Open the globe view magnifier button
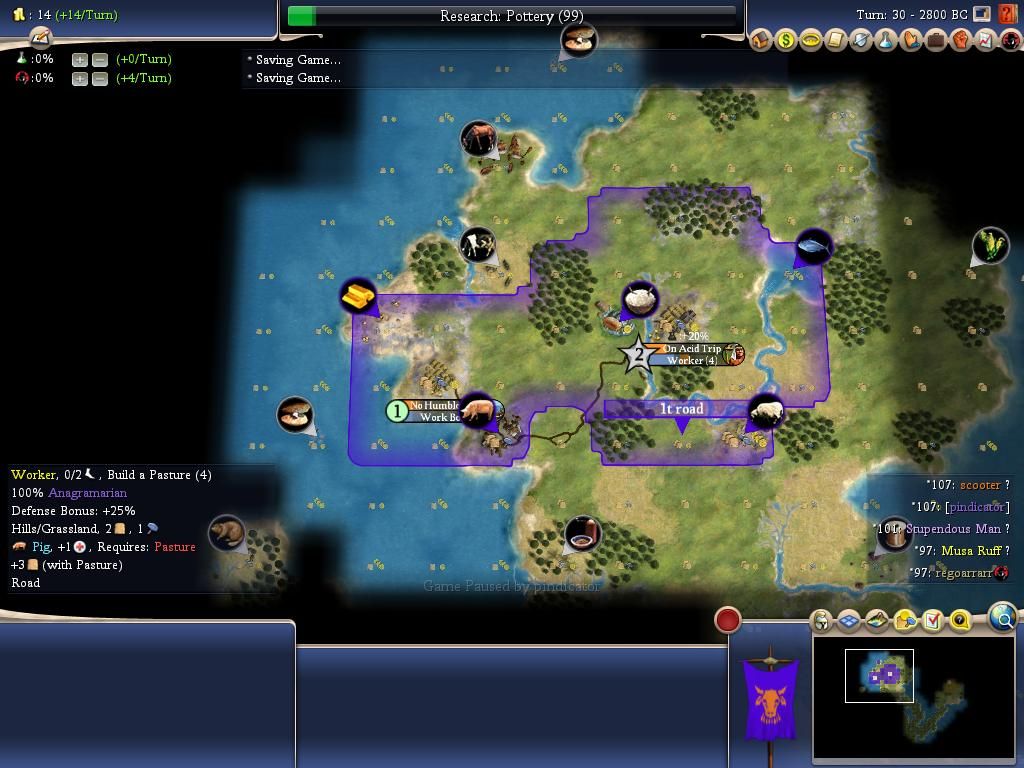The width and height of the screenshot is (1024, 768). click(x=1003, y=617)
